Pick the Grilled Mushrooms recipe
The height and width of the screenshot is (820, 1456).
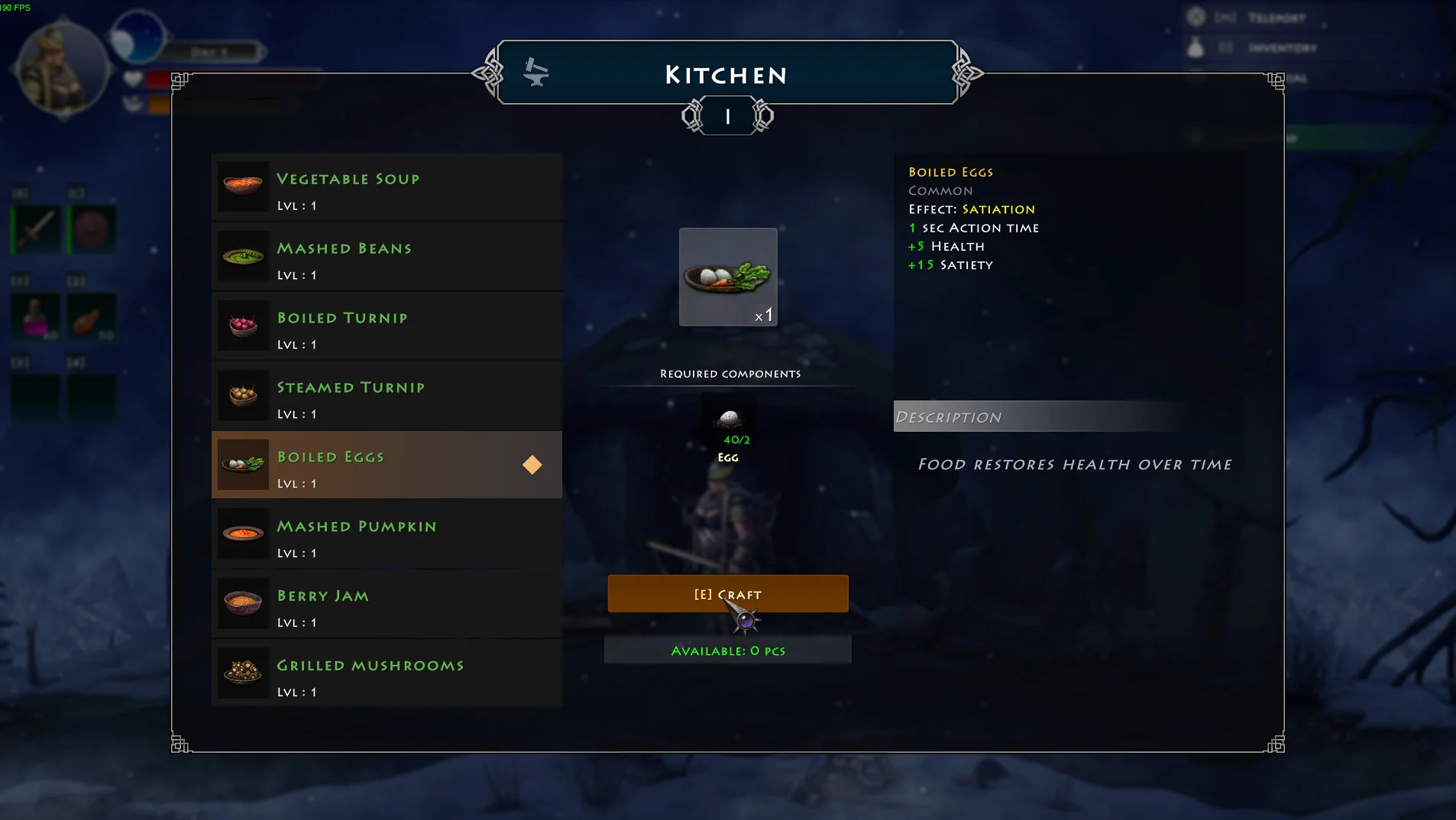pos(387,674)
